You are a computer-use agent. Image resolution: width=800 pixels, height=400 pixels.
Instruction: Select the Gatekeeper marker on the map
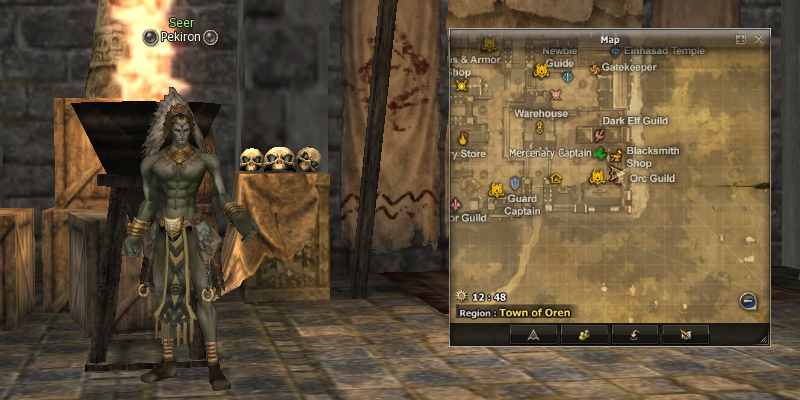coord(594,68)
